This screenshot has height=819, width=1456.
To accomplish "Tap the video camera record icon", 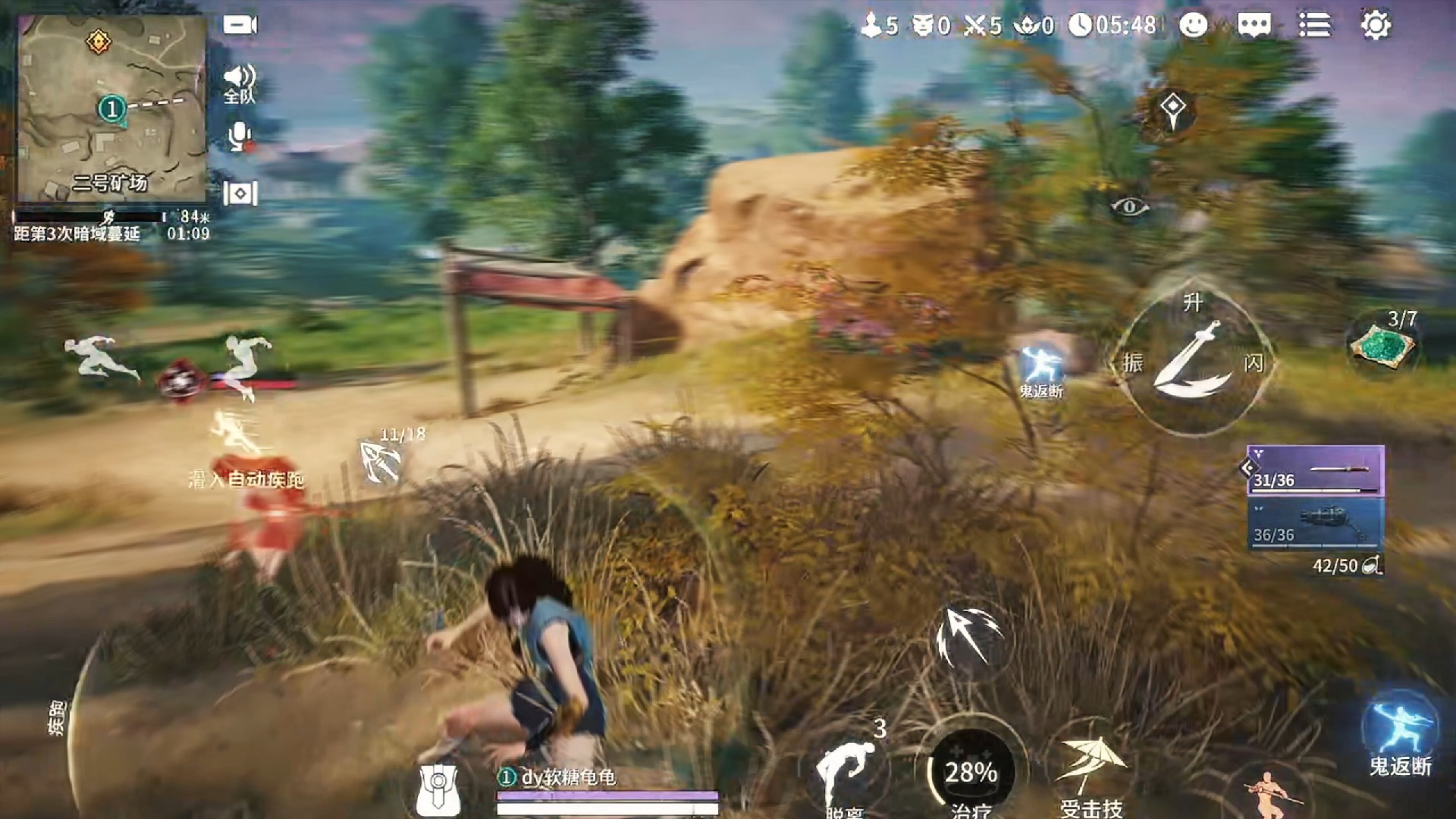I will click(x=240, y=25).
